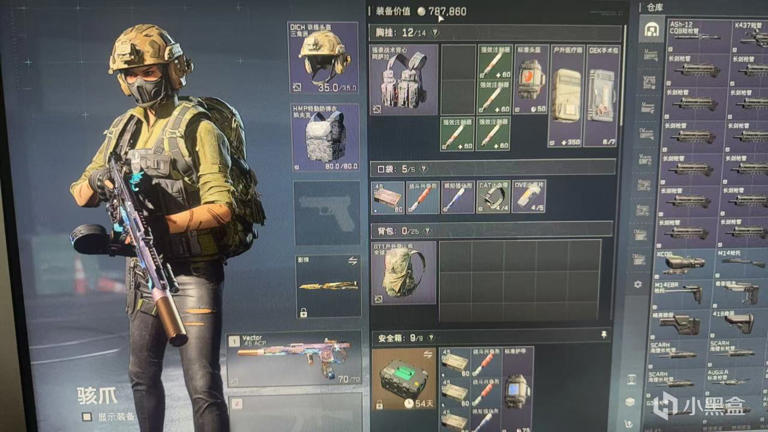Toggle the show equipment checkbox

pos(86,417)
